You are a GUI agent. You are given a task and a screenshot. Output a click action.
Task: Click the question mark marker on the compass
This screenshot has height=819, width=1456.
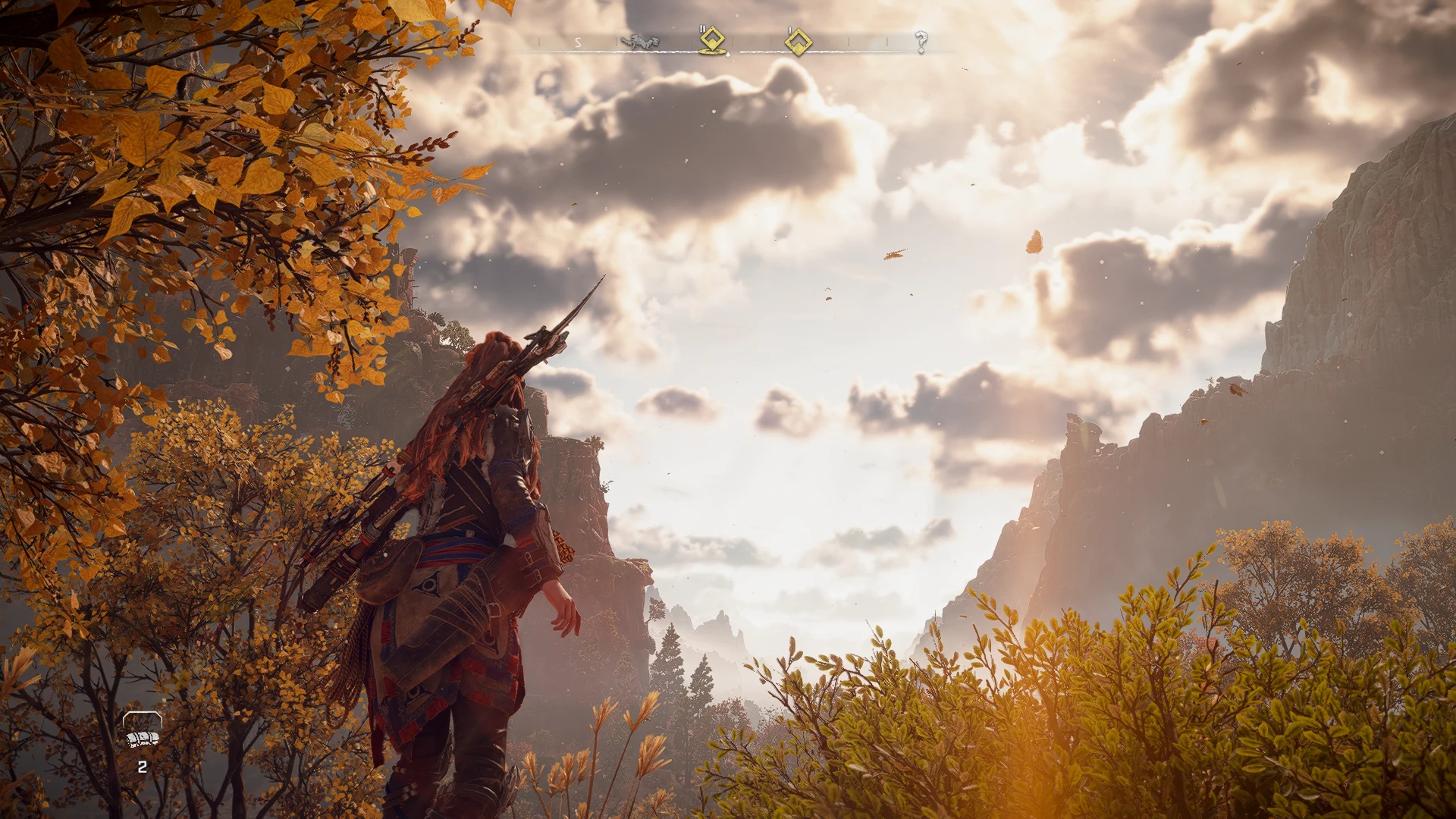pyautogui.click(x=921, y=42)
